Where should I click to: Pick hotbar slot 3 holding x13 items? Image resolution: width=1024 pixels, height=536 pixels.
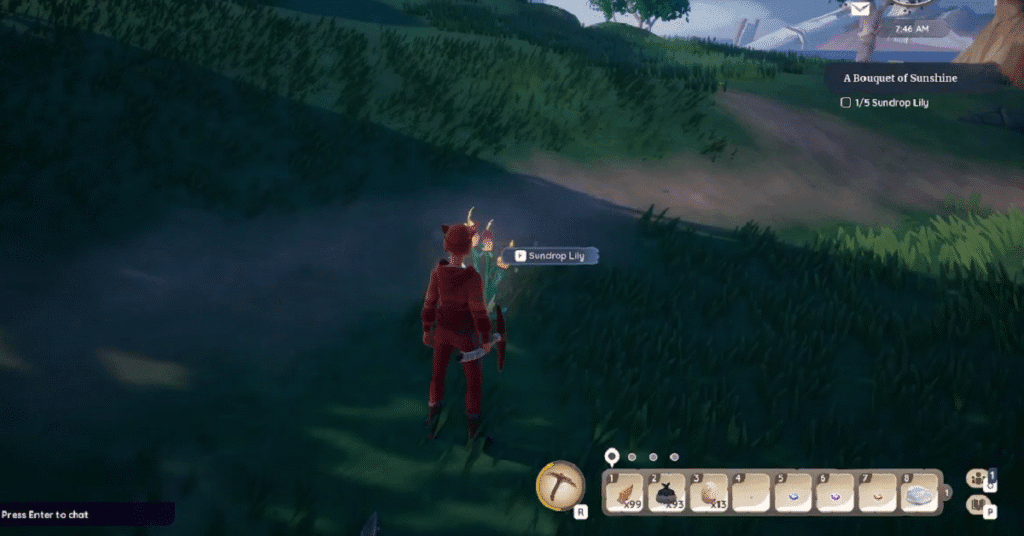tap(709, 492)
